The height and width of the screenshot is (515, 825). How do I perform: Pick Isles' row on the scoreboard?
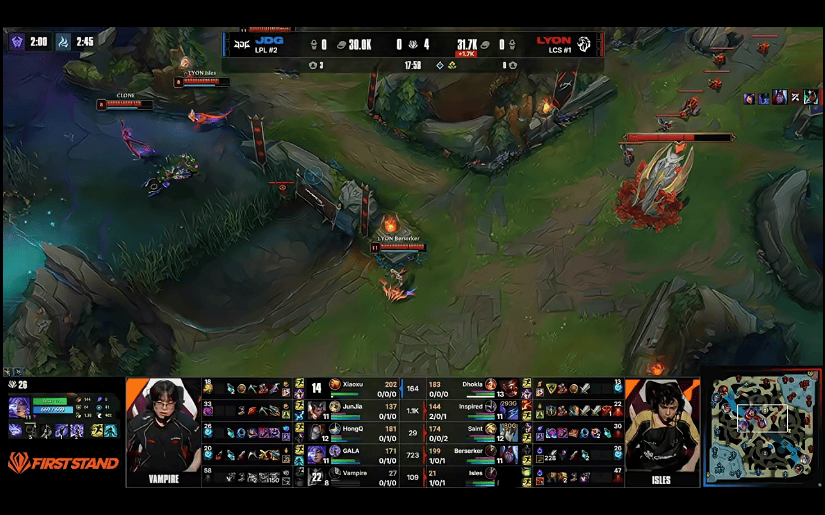(470, 476)
